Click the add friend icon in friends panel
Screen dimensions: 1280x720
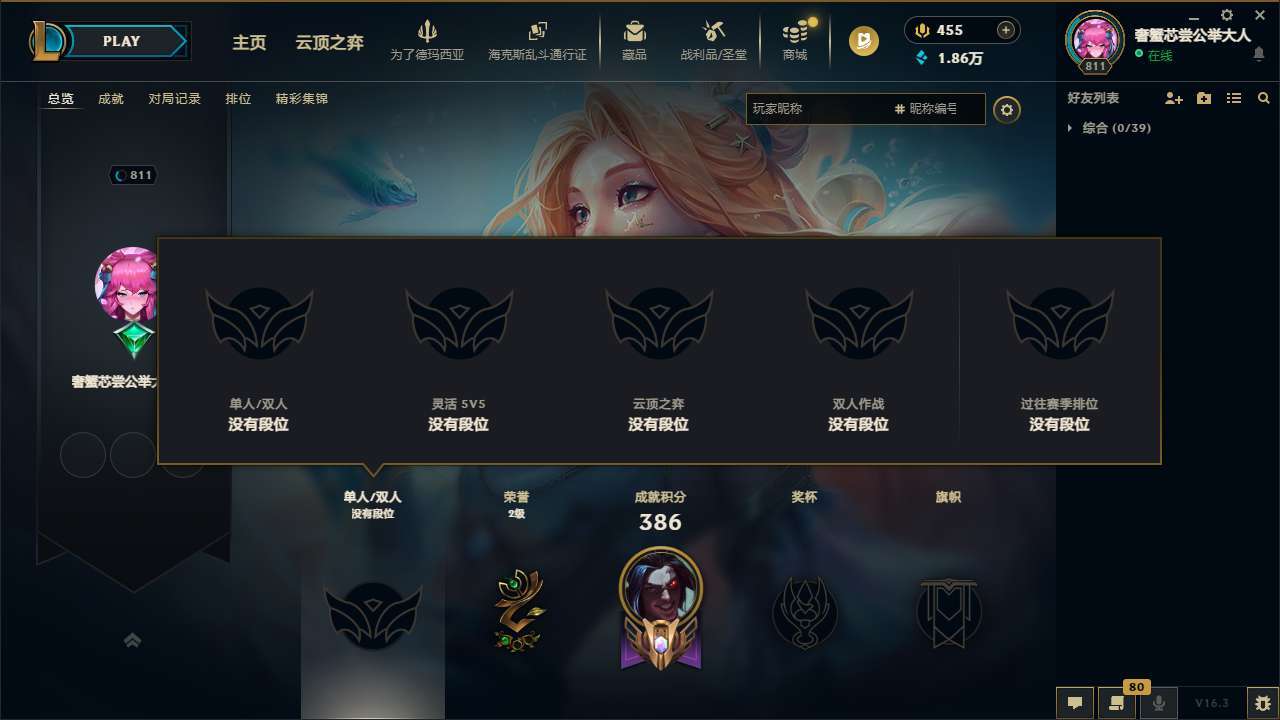[x=1172, y=98]
